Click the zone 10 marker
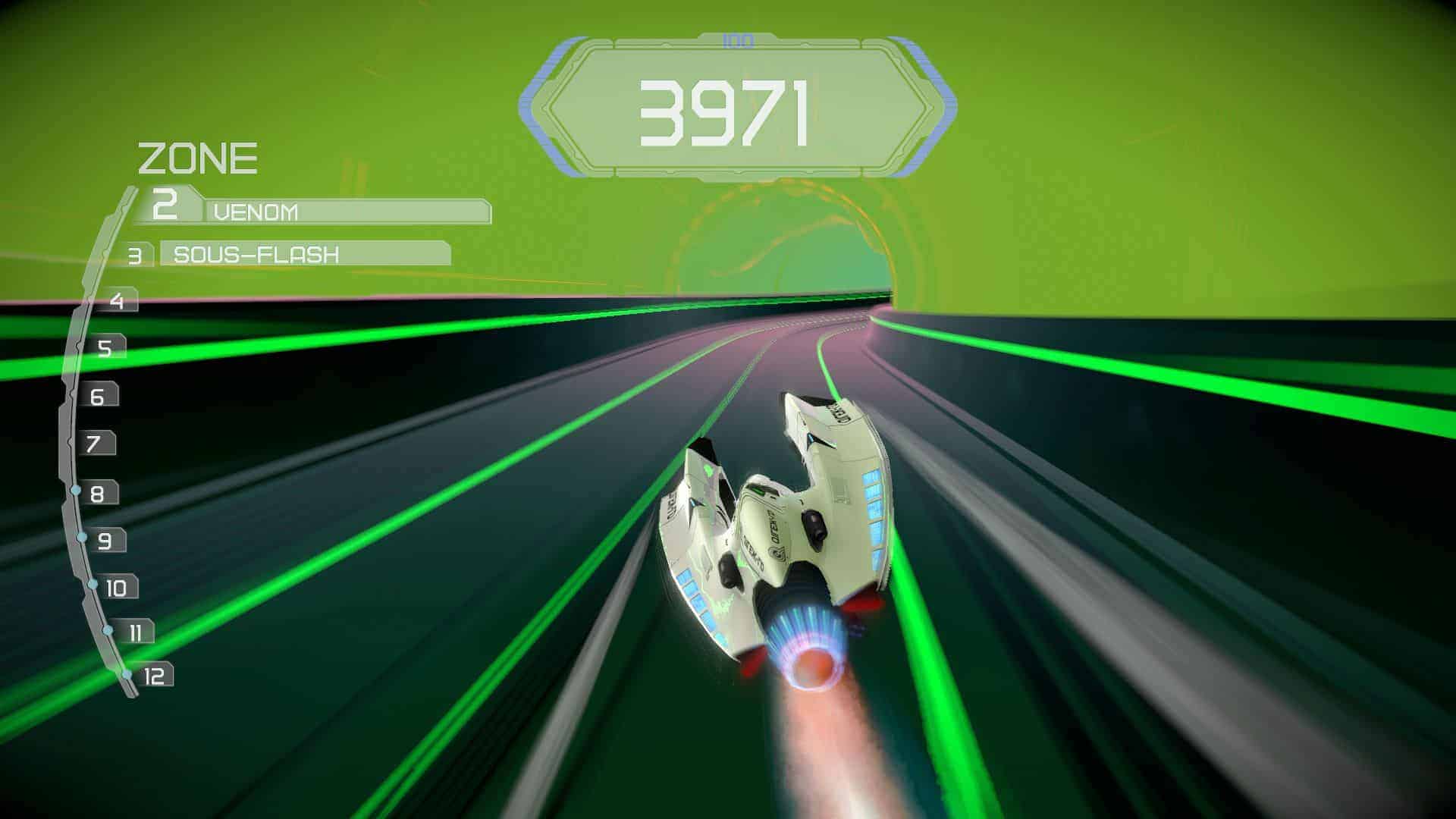 (x=116, y=588)
